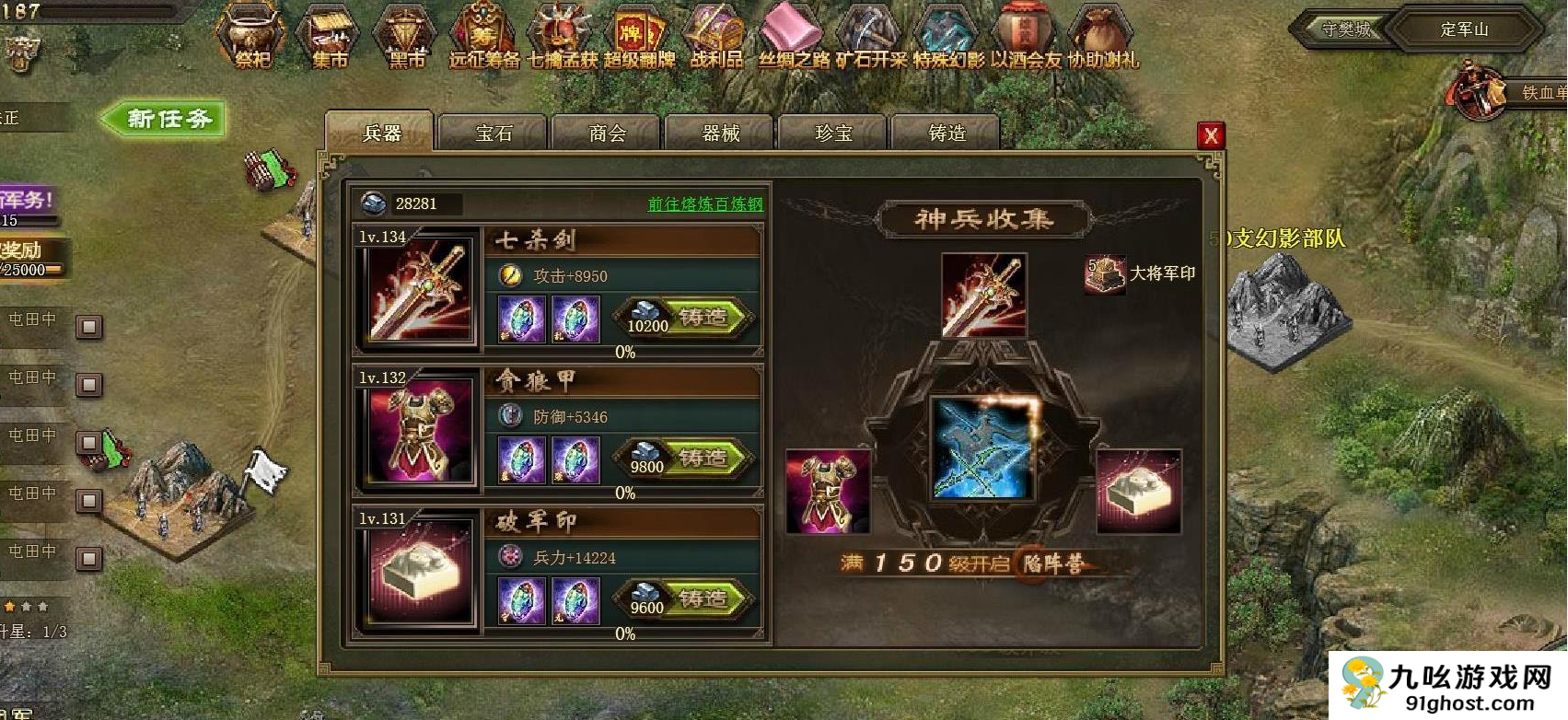Choose the 定军山 map location button
Screen dimensions: 1568x720
1464,29
